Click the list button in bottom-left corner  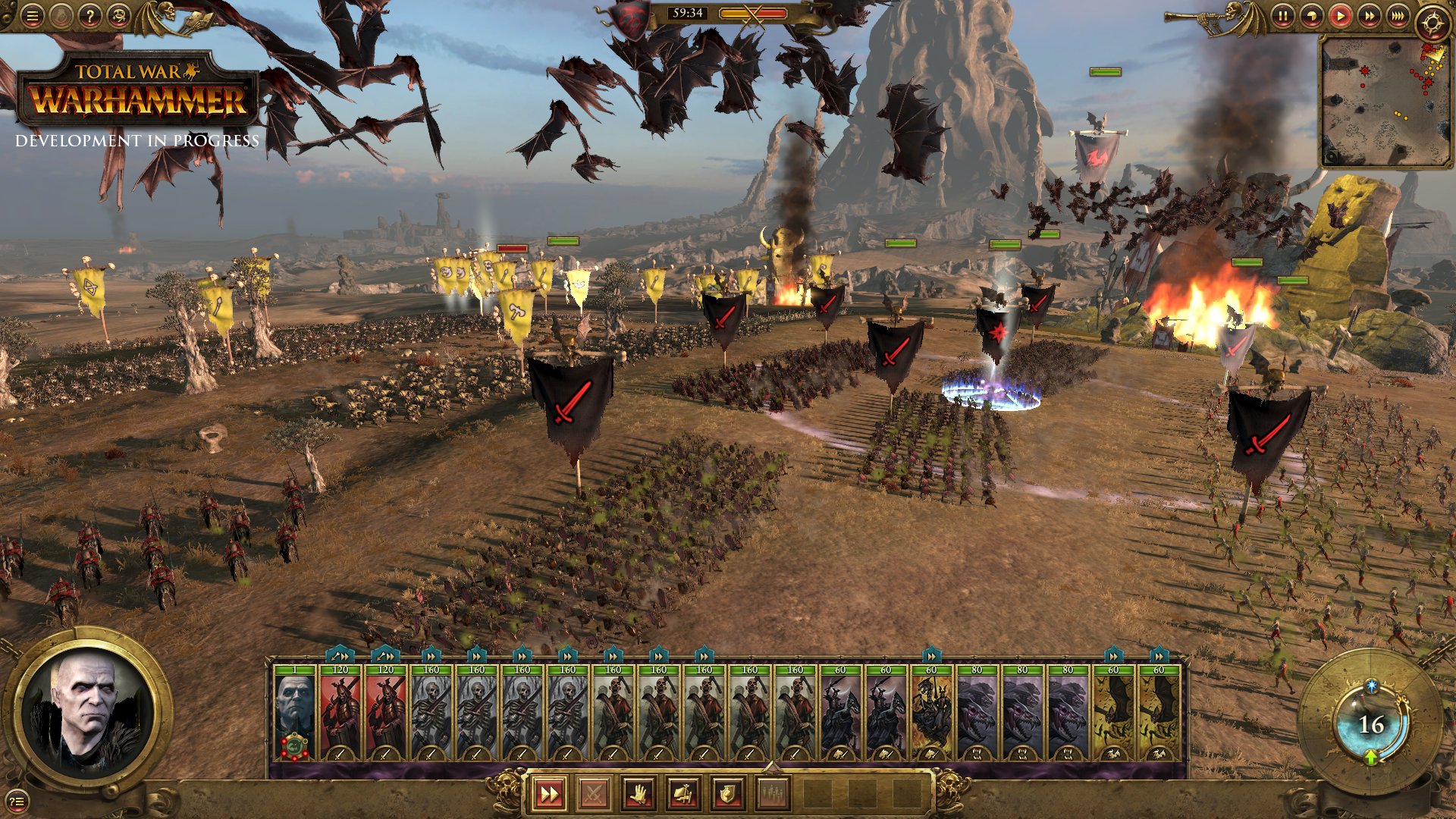point(17,800)
